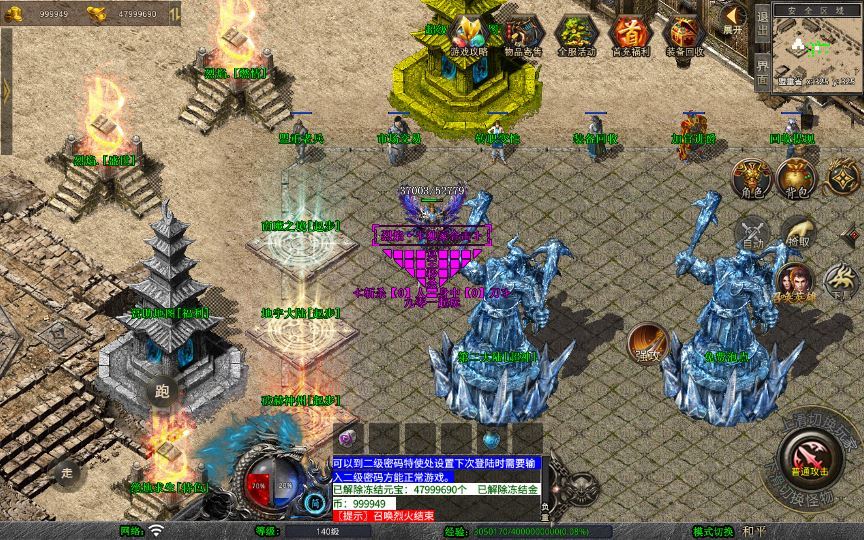Click the 模式切换 attack mode switch
Viewport: 864px width, 540px height.
(714, 531)
